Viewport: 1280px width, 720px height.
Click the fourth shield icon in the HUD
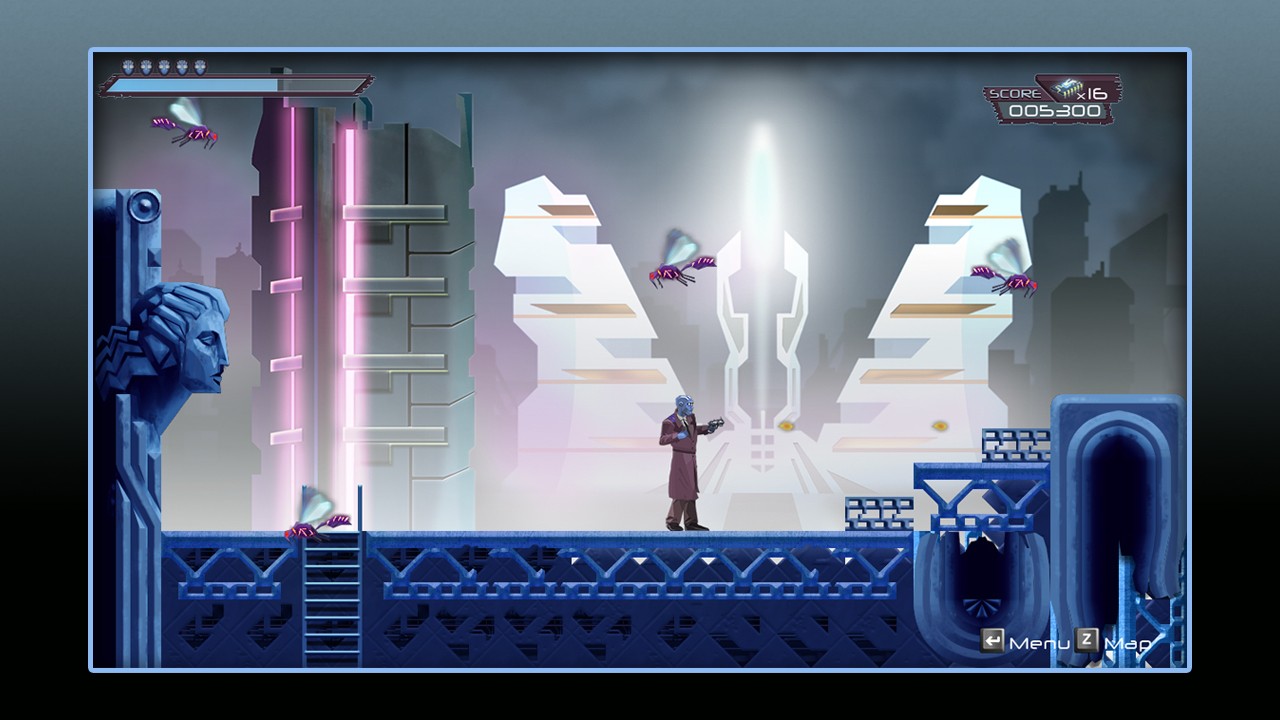coord(182,66)
